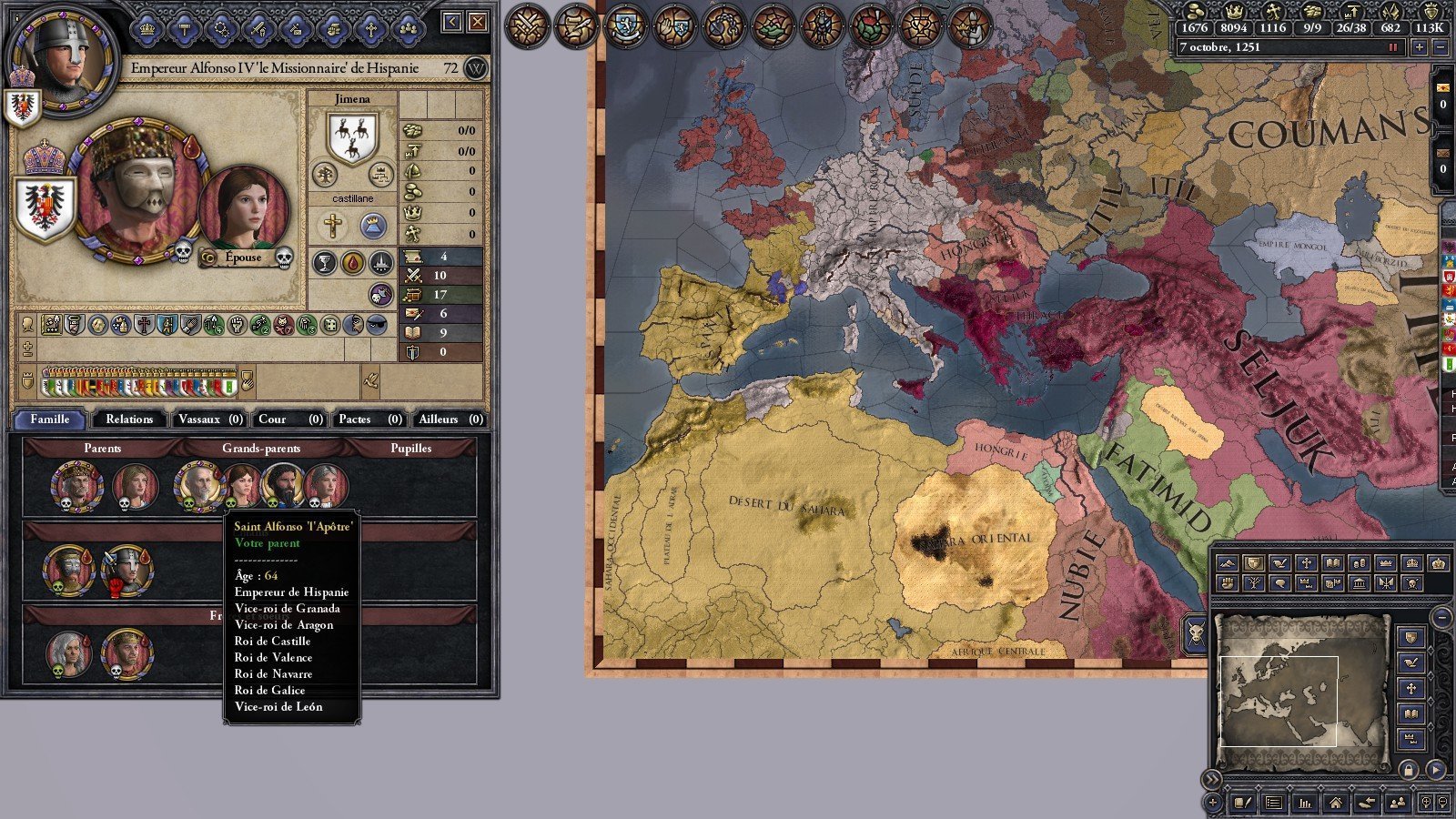This screenshot has height=819, width=1456.
Task: Open the scroll and quill menu
Action: tap(576, 25)
